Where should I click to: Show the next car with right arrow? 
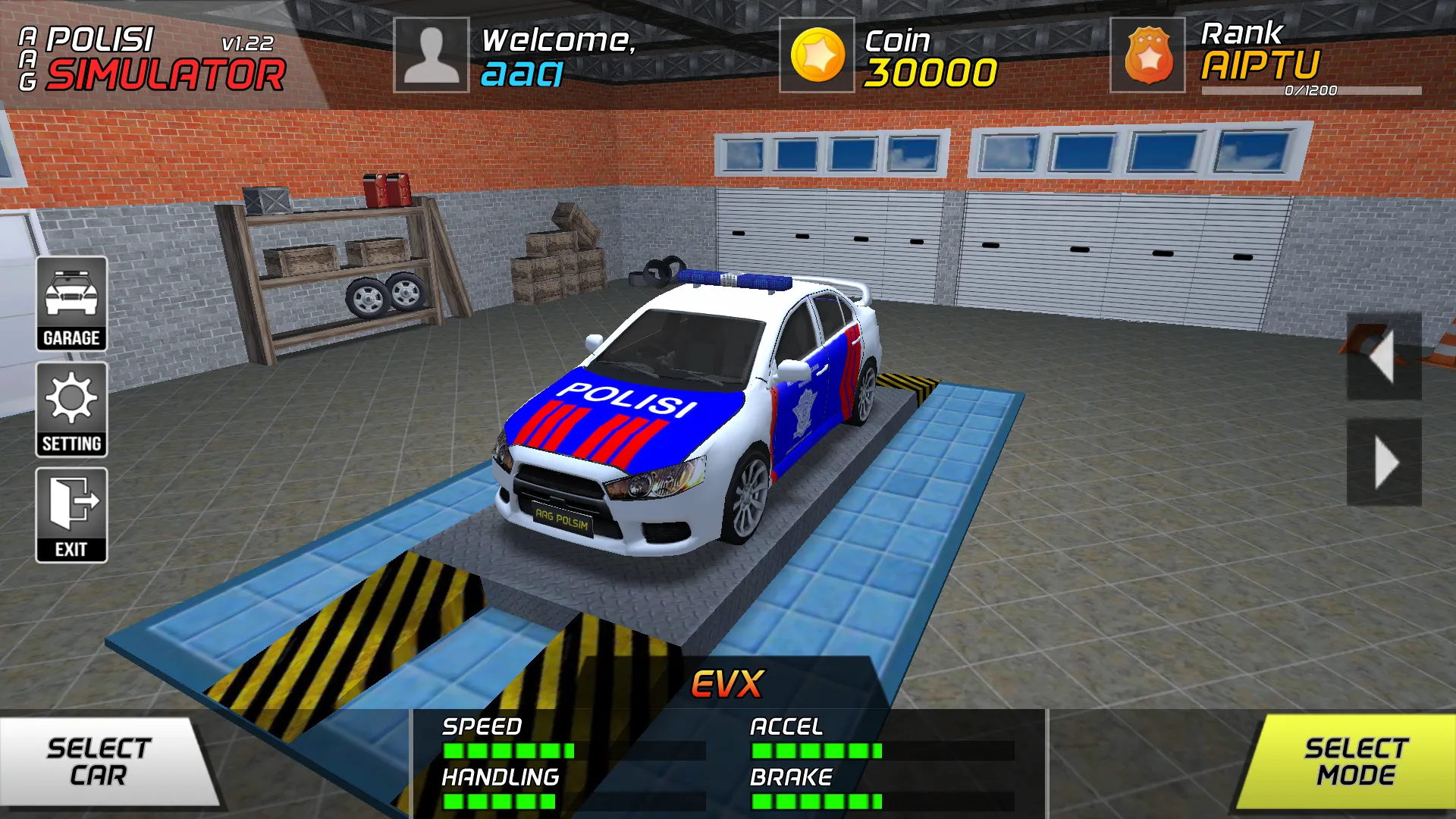[1383, 462]
